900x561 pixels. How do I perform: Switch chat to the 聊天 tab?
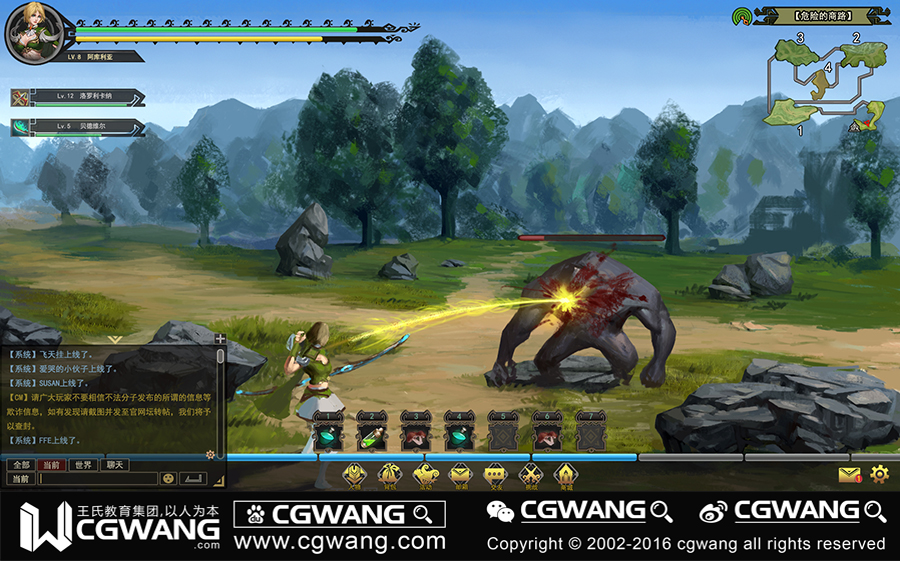pyautogui.click(x=115, y=465)
